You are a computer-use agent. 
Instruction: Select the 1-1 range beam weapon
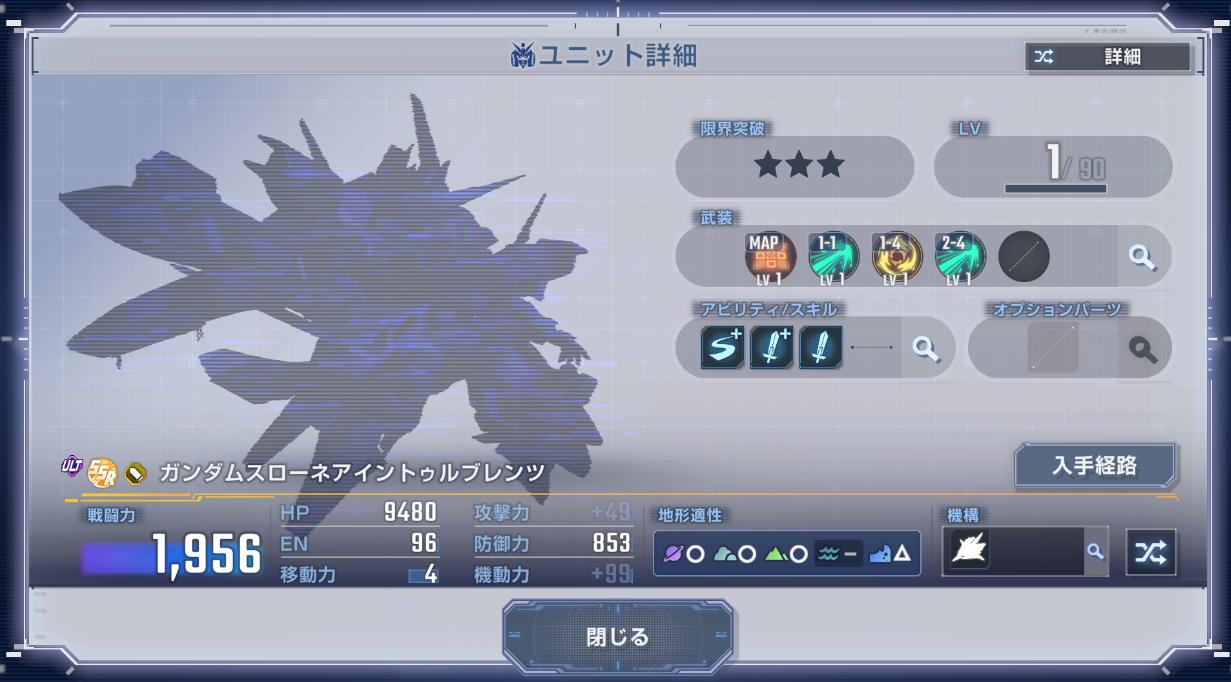[x=833, y=258]
